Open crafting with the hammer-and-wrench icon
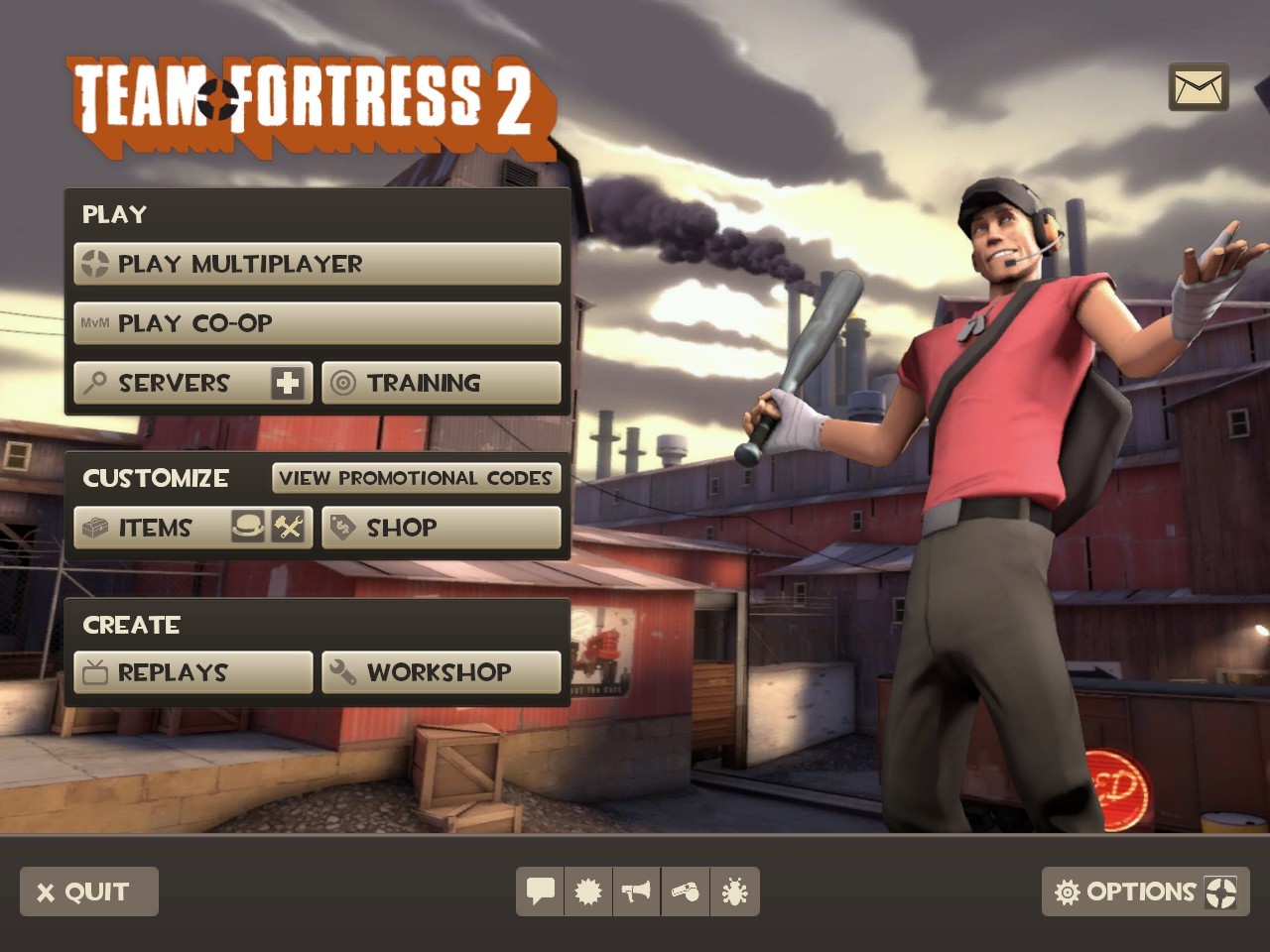Screen dimensions: 1270x952 pos(288,528)
